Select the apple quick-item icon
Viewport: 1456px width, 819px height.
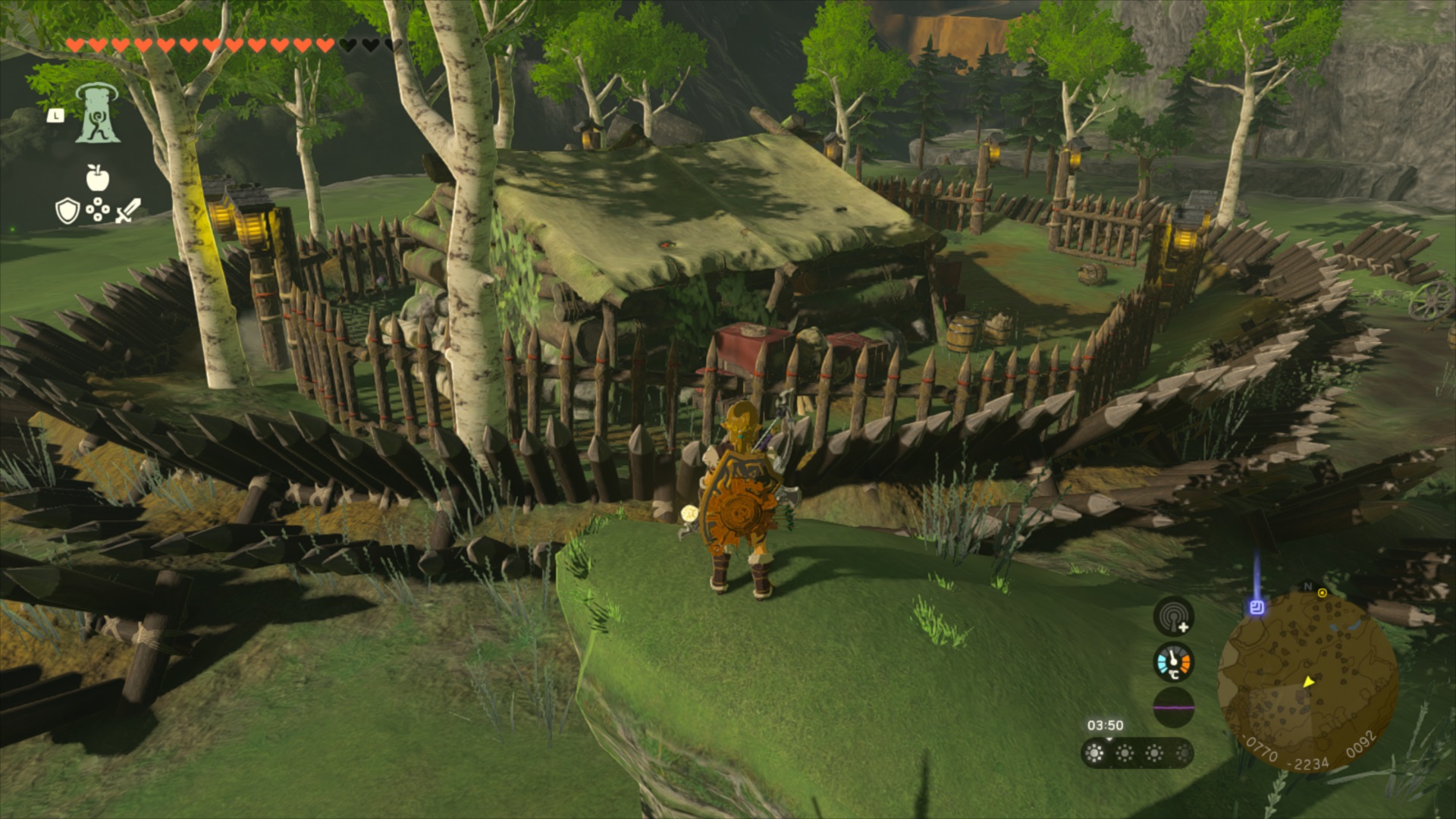(98, 178)
